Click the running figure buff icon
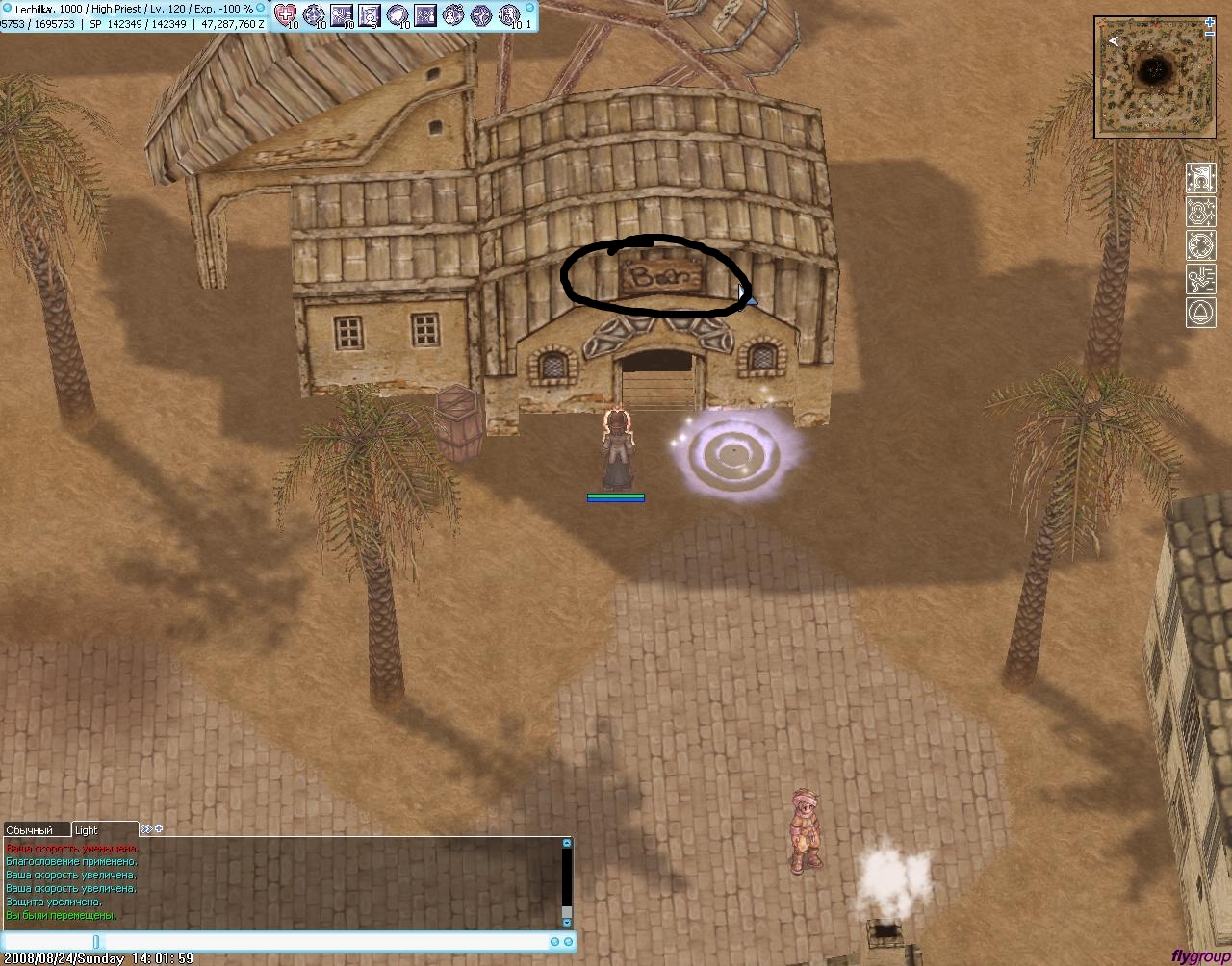This screenshot has height=966, width=1232. pyautogui.click(x=1200, y=279)
